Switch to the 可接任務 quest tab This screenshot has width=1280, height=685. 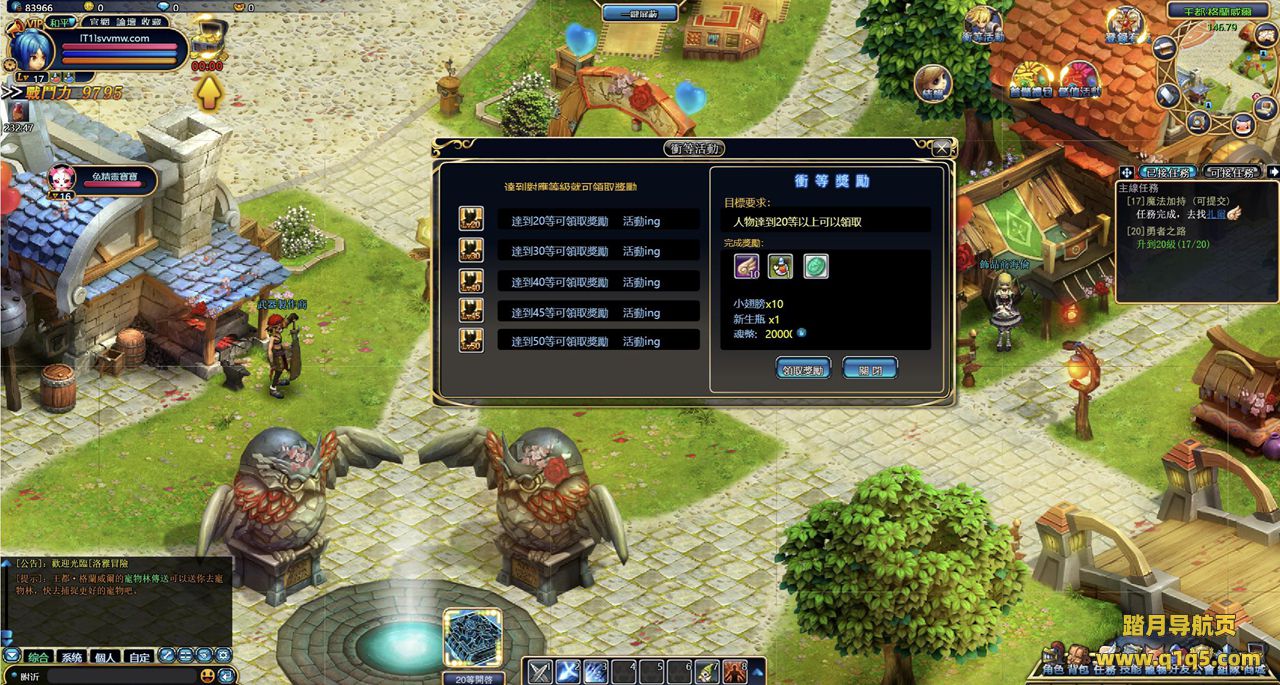[1231, 172]
